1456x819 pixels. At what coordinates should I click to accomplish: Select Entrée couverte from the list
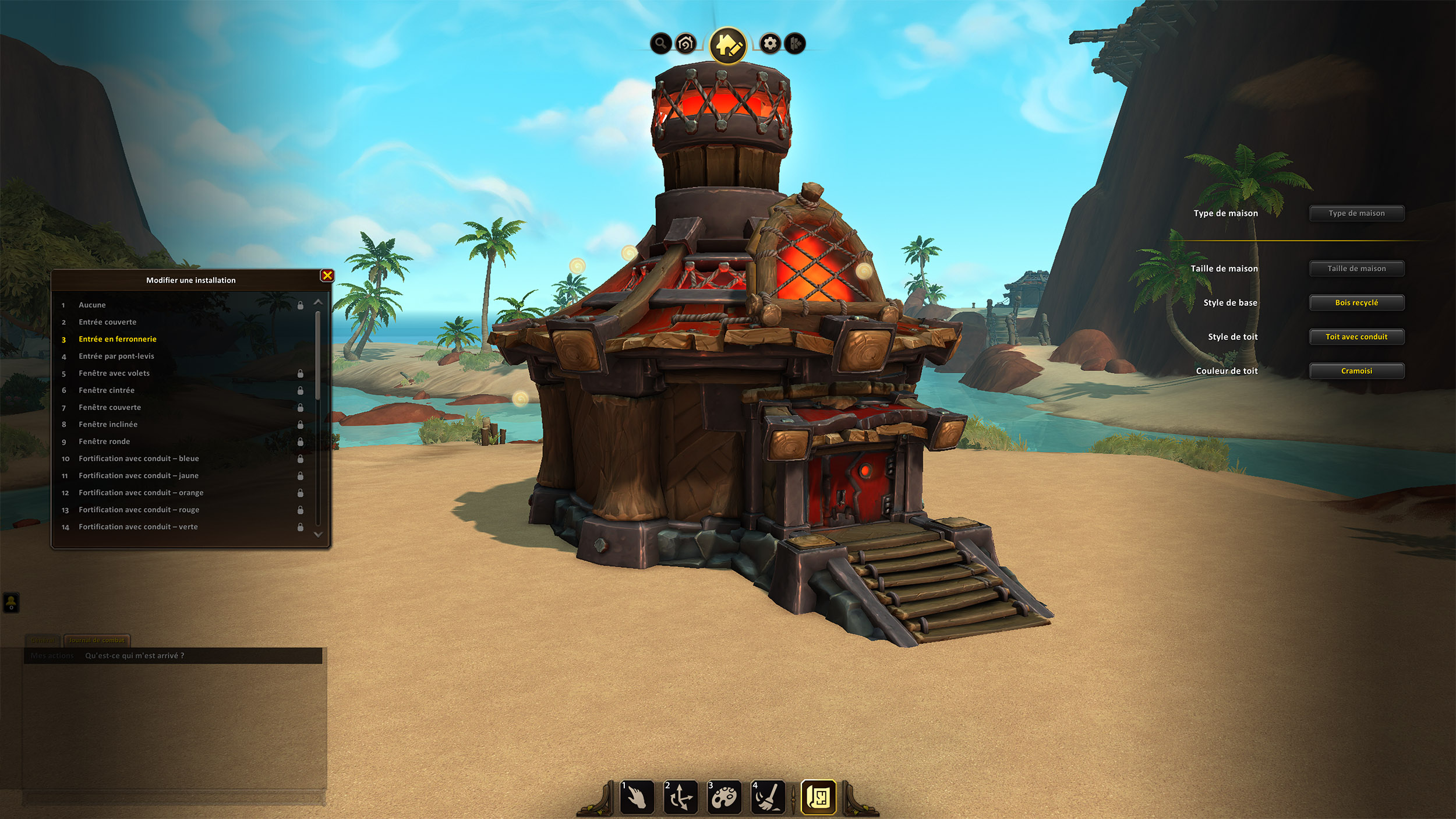pos(108,322)
